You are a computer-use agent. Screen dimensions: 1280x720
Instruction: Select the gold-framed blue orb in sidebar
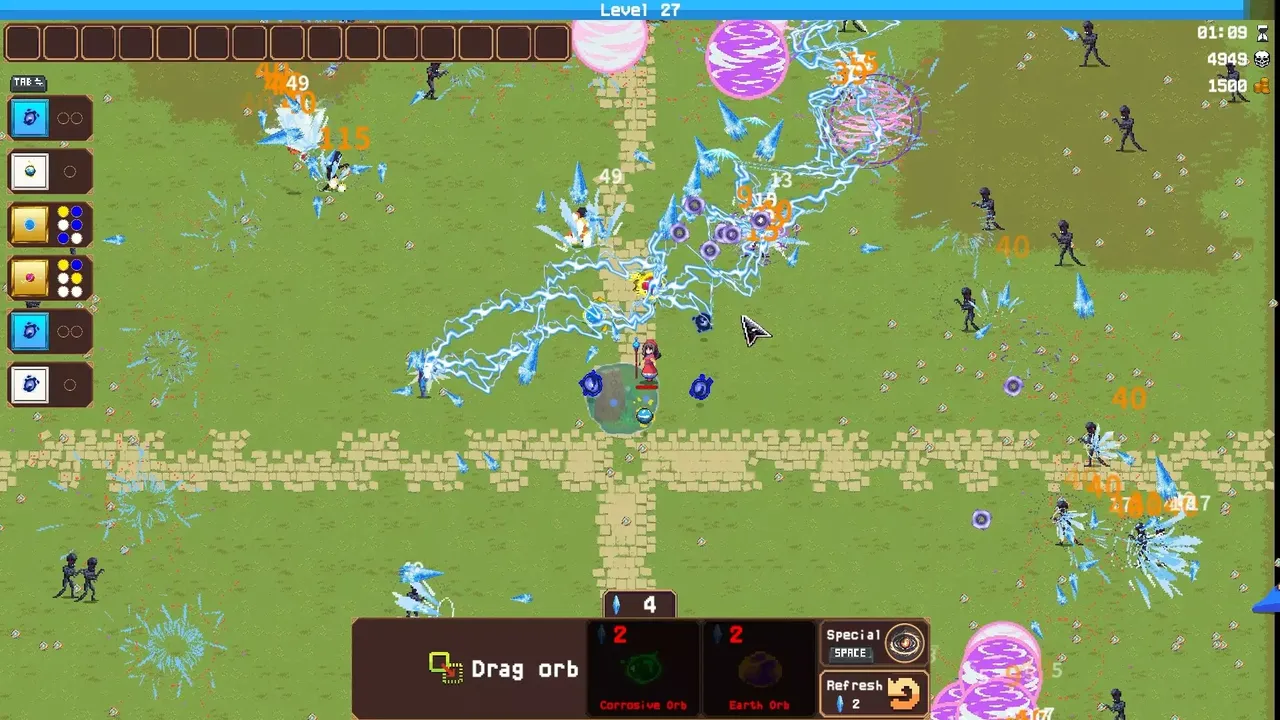[29, 224]
